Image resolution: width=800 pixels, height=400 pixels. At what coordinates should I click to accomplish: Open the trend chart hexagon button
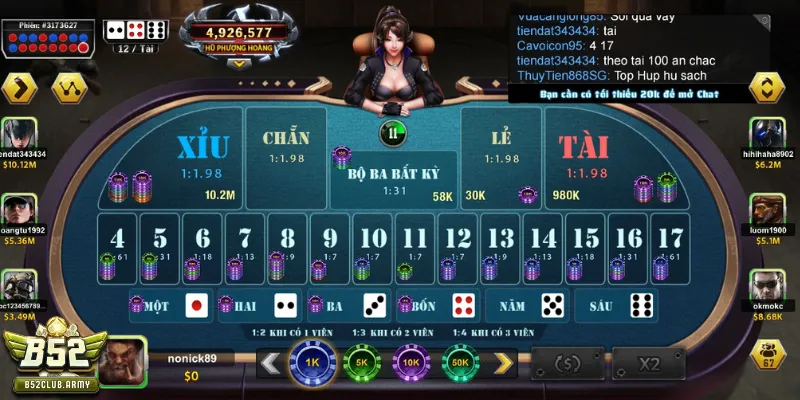pyautogui.click(x=66, y=89)
